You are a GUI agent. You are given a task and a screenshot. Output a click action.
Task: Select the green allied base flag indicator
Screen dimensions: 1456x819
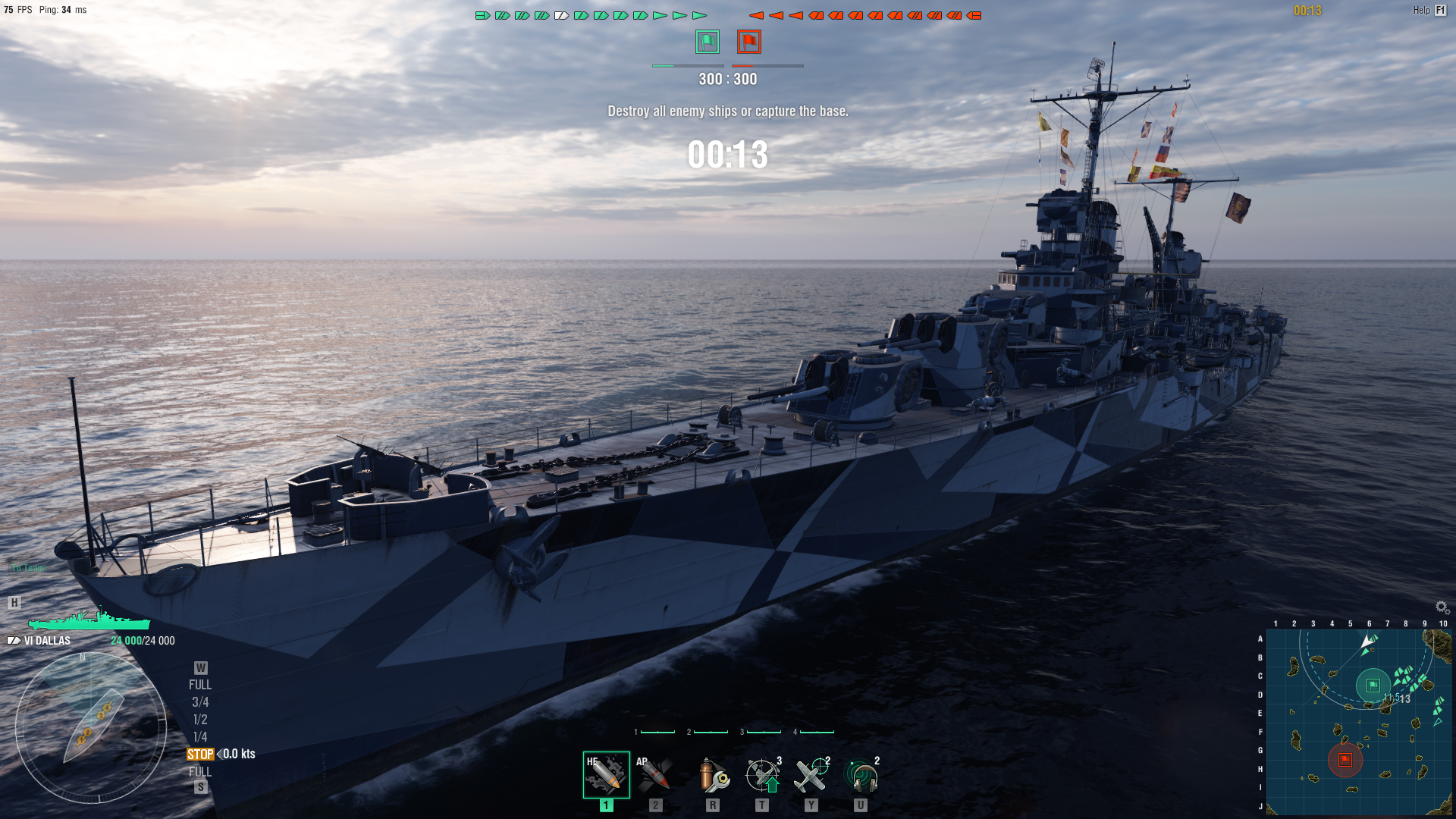[708, 42]
